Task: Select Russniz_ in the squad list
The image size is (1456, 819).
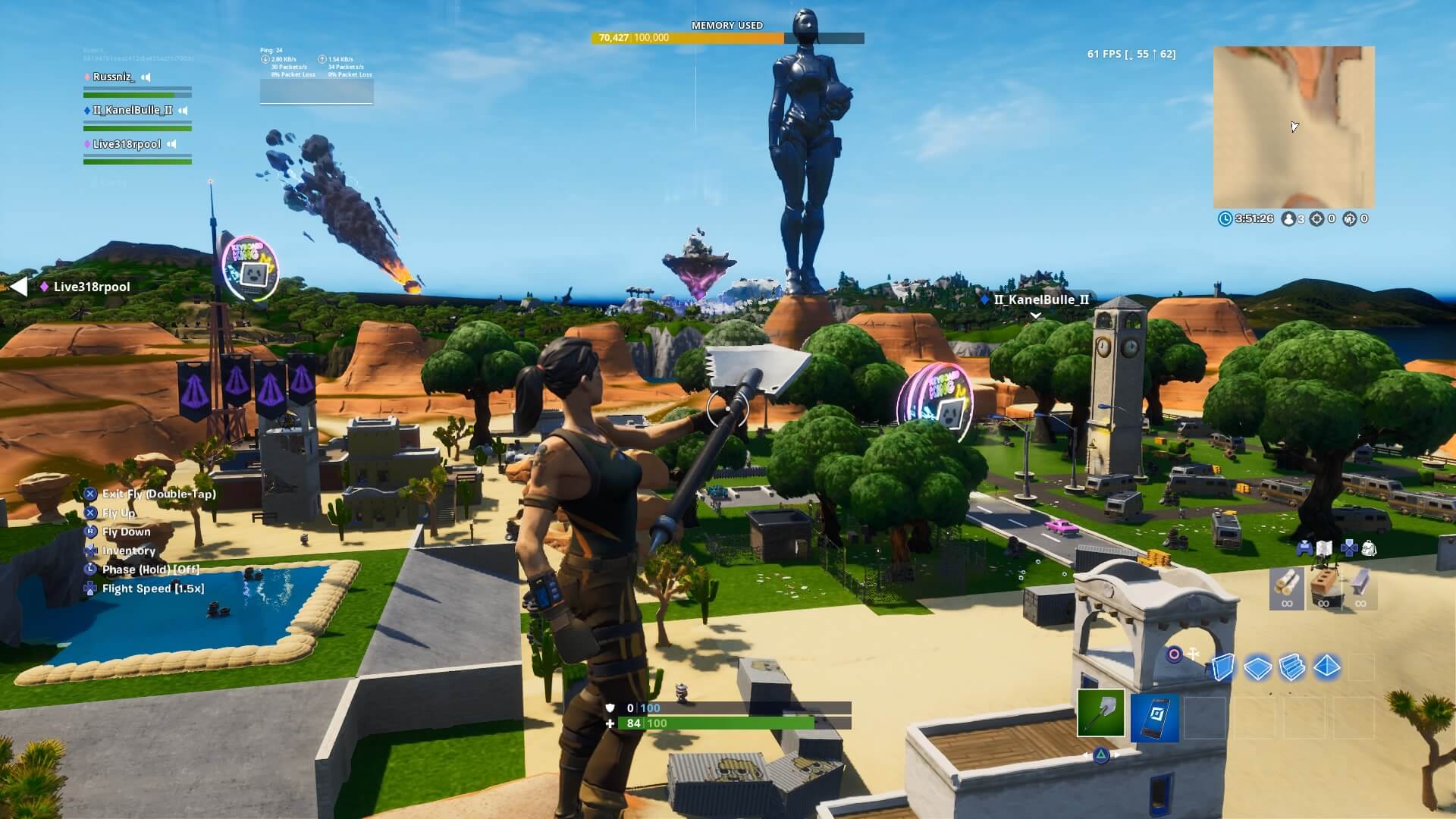Action: pyautogui.click(x=112, y=77)
